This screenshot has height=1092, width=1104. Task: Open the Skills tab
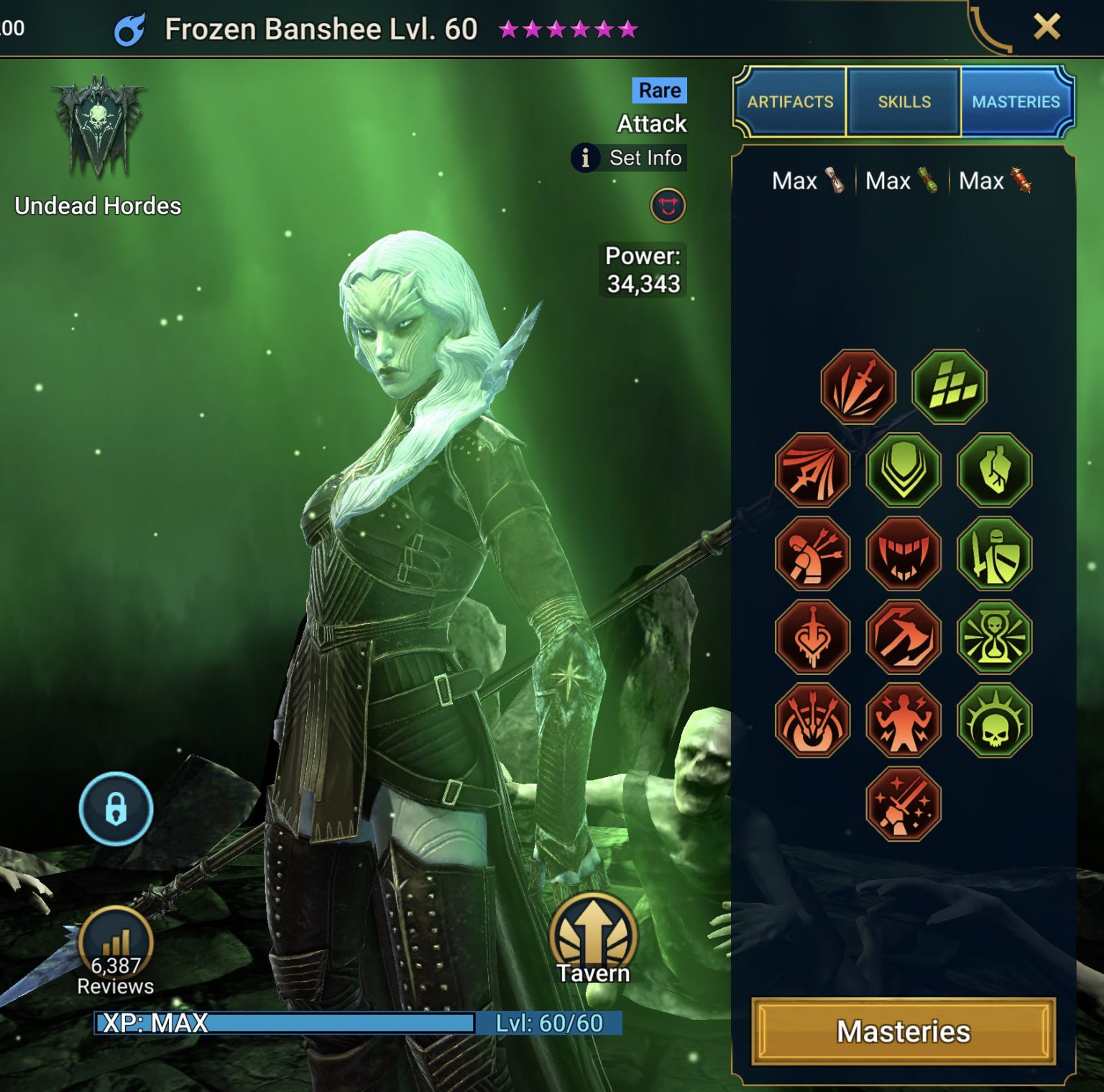[903, 101]
